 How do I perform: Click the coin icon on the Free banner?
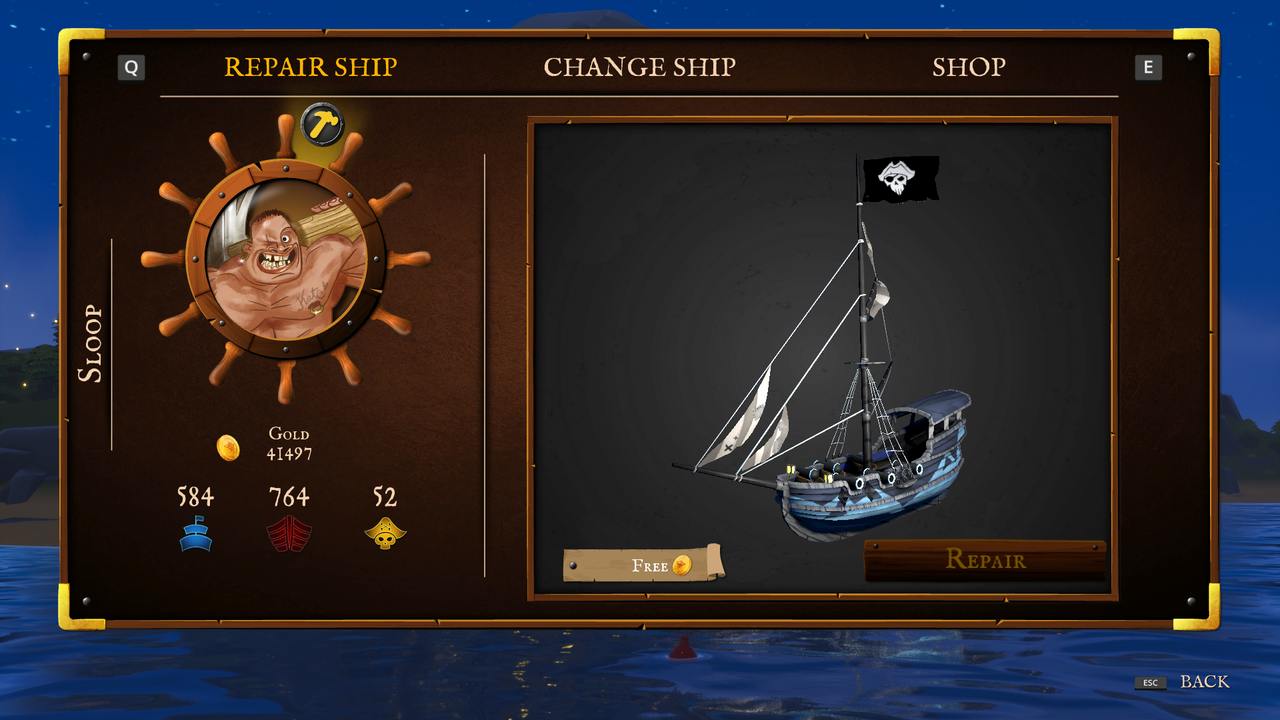681,564
